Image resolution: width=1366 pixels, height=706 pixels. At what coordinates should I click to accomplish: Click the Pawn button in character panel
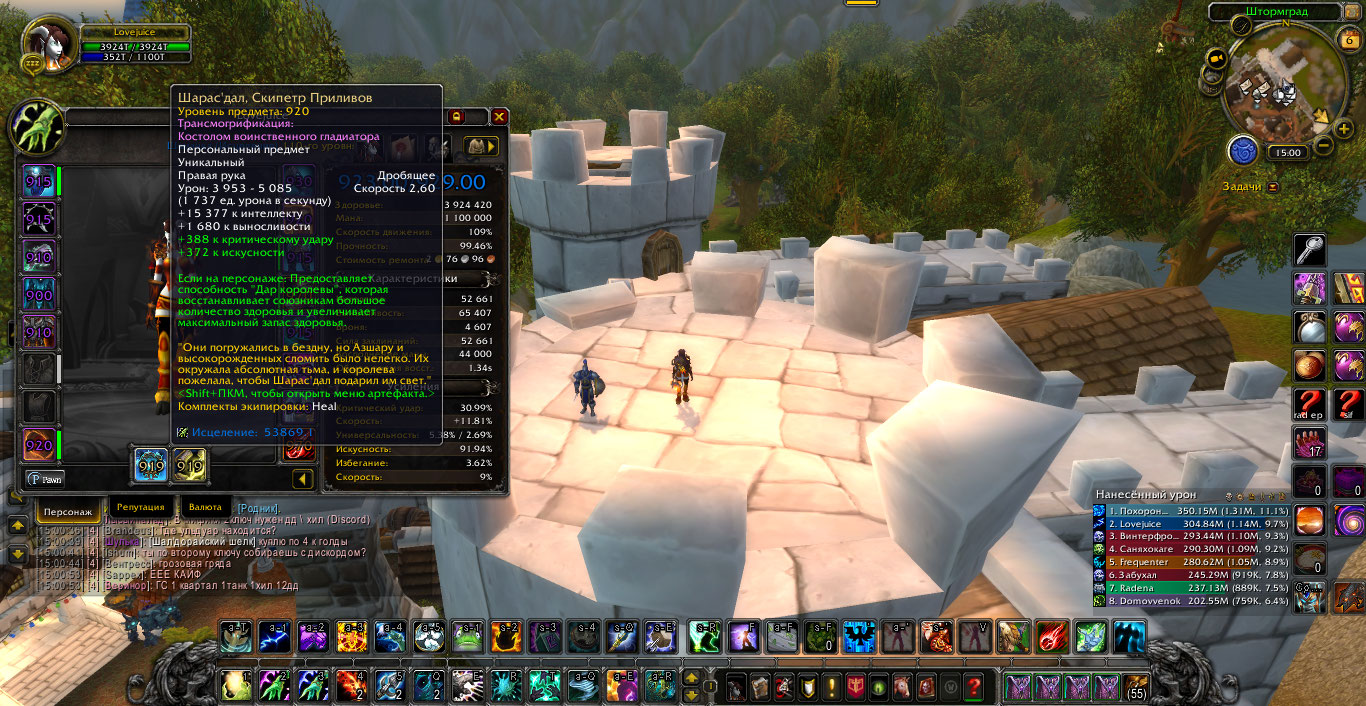coord(45,479)
